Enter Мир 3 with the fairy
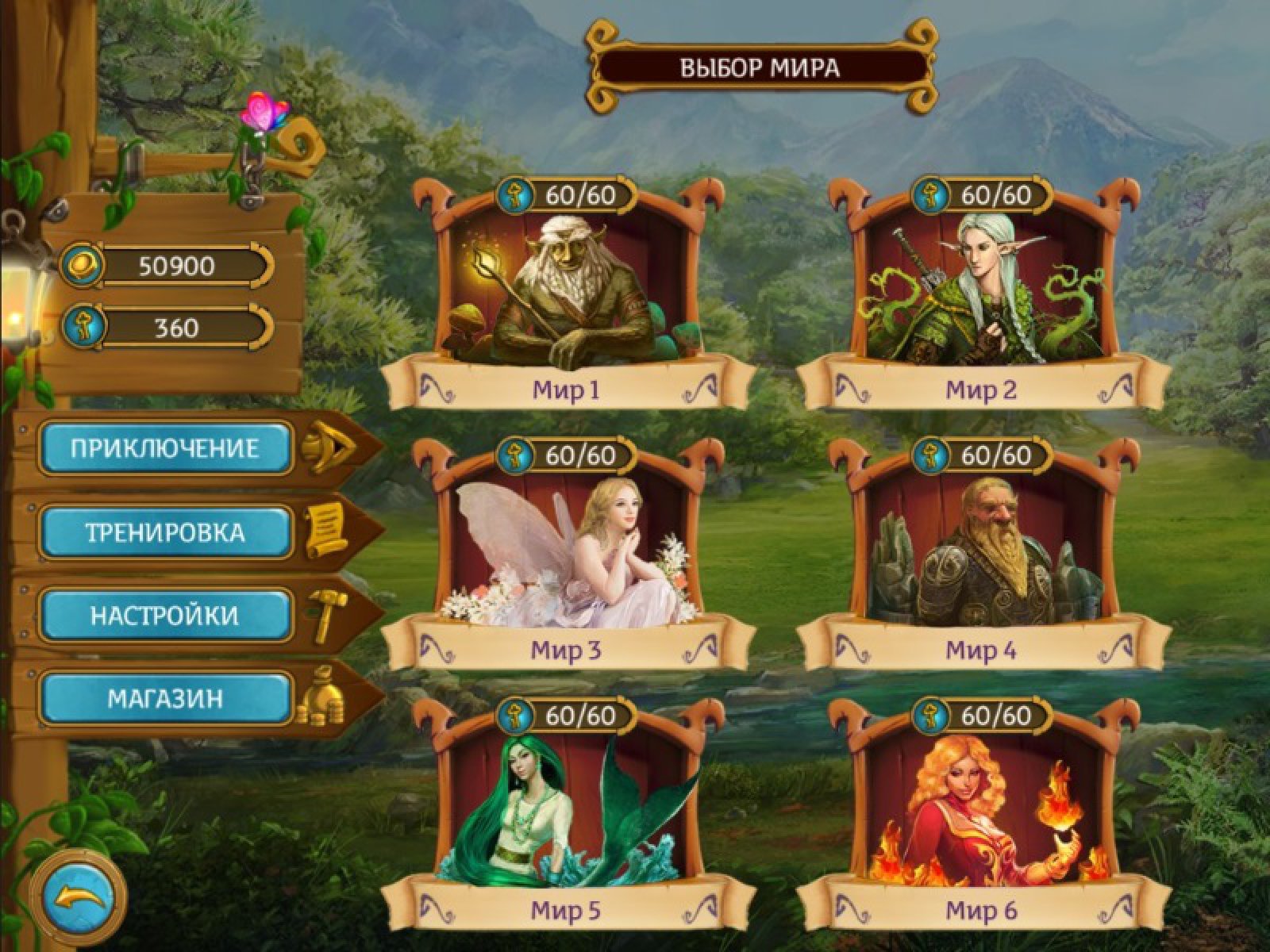Screen dimensions: 1270x952 click(566, 554)
